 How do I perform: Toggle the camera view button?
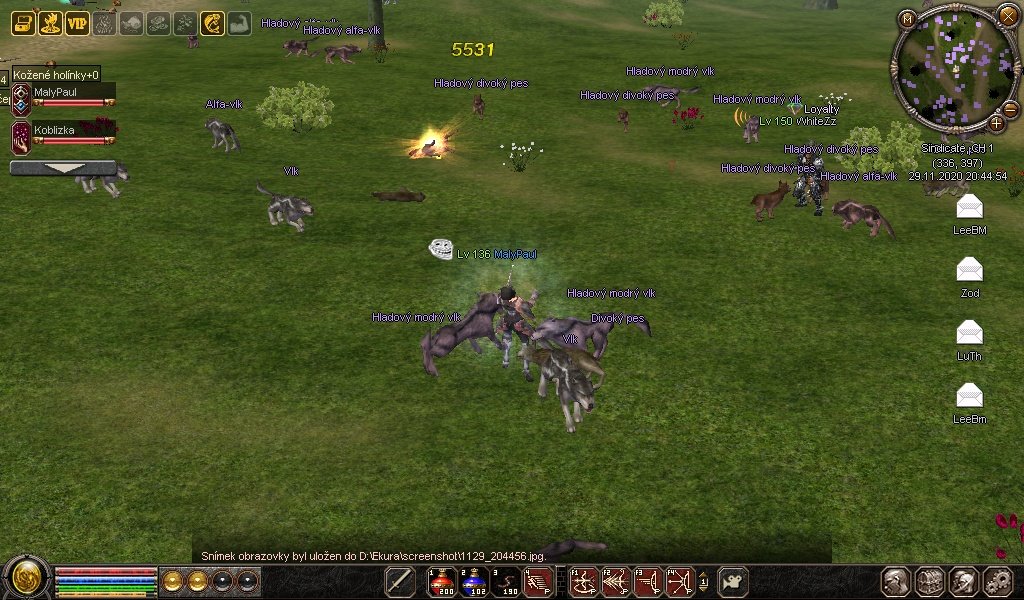734,581
